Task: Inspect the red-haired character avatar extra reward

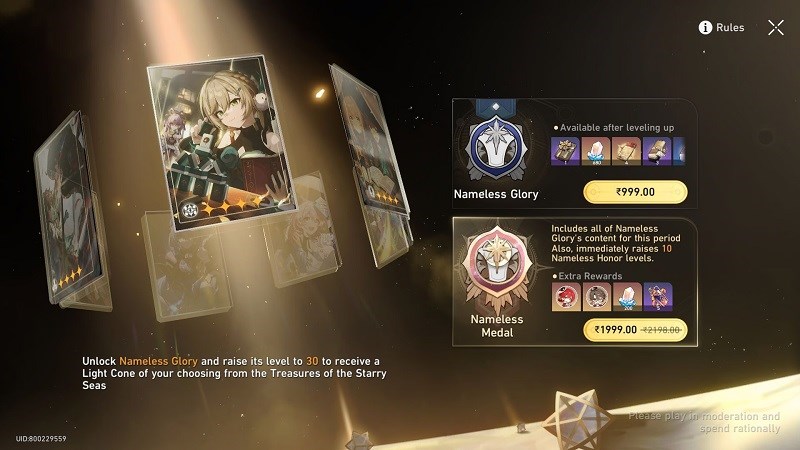Action: coord(566,296)
